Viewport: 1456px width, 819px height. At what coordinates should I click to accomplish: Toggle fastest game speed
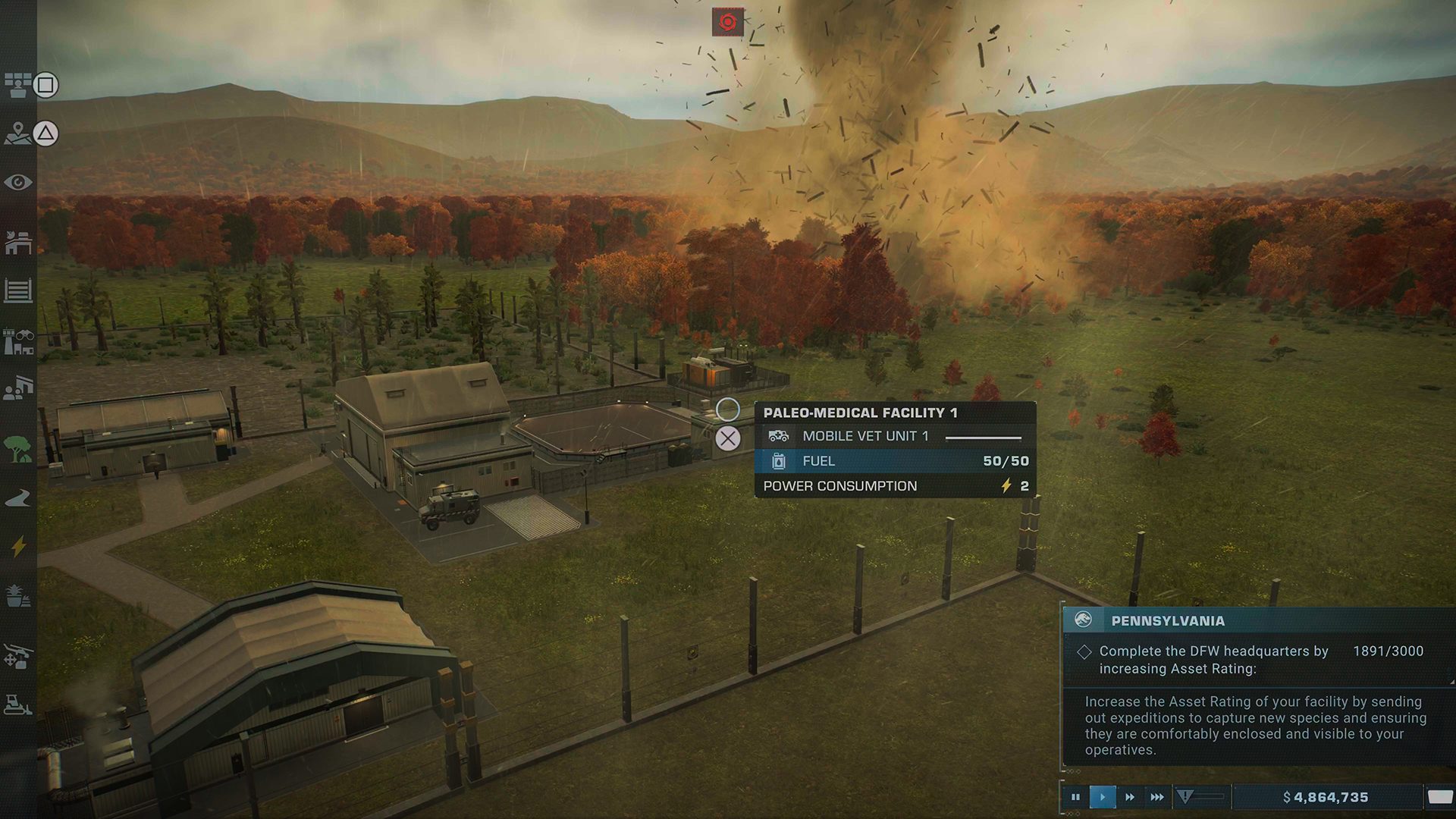click(x=1157, y=797)
